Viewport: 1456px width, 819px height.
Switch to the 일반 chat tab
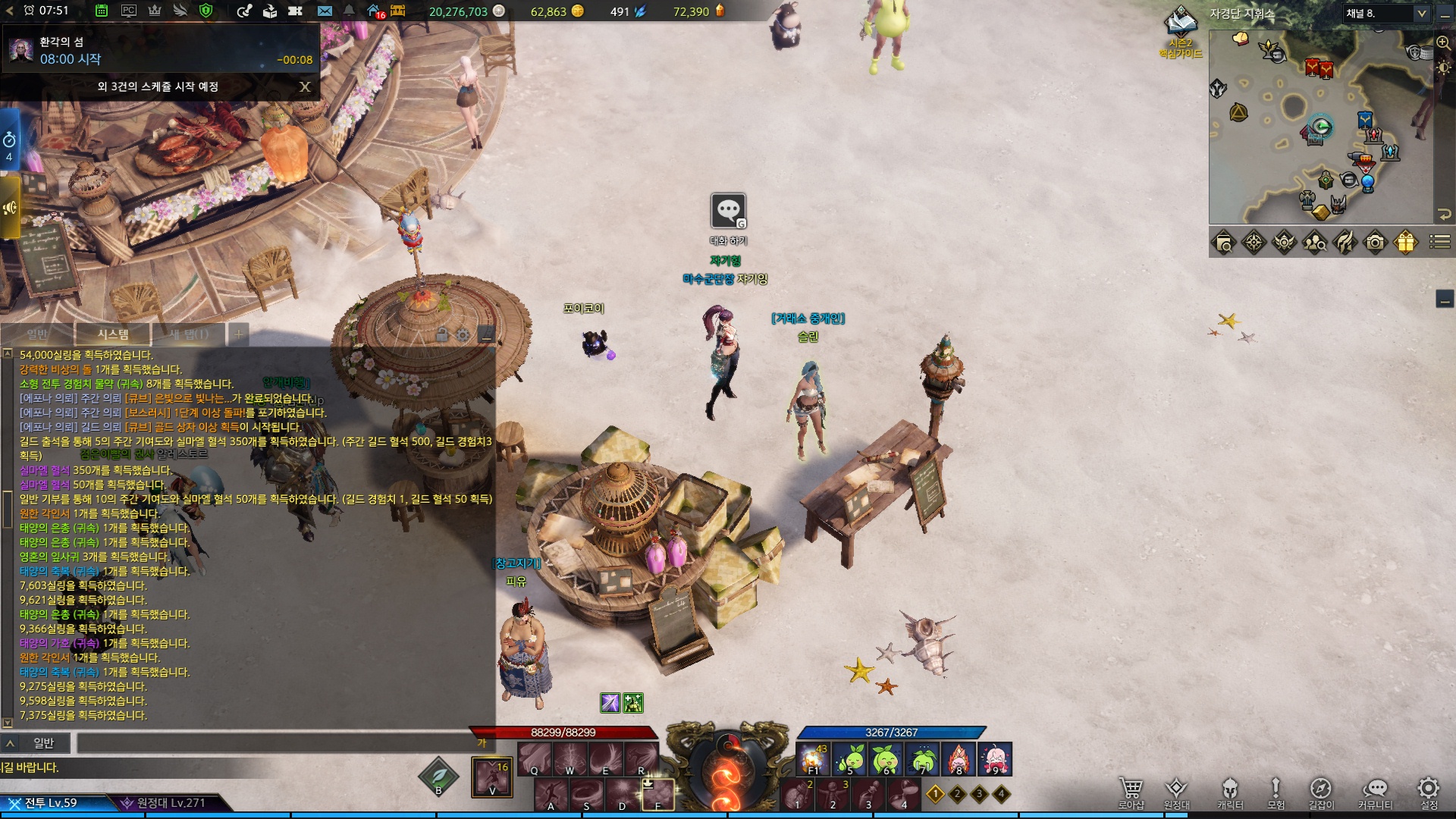pyautogui.click(x=37, y=334)
